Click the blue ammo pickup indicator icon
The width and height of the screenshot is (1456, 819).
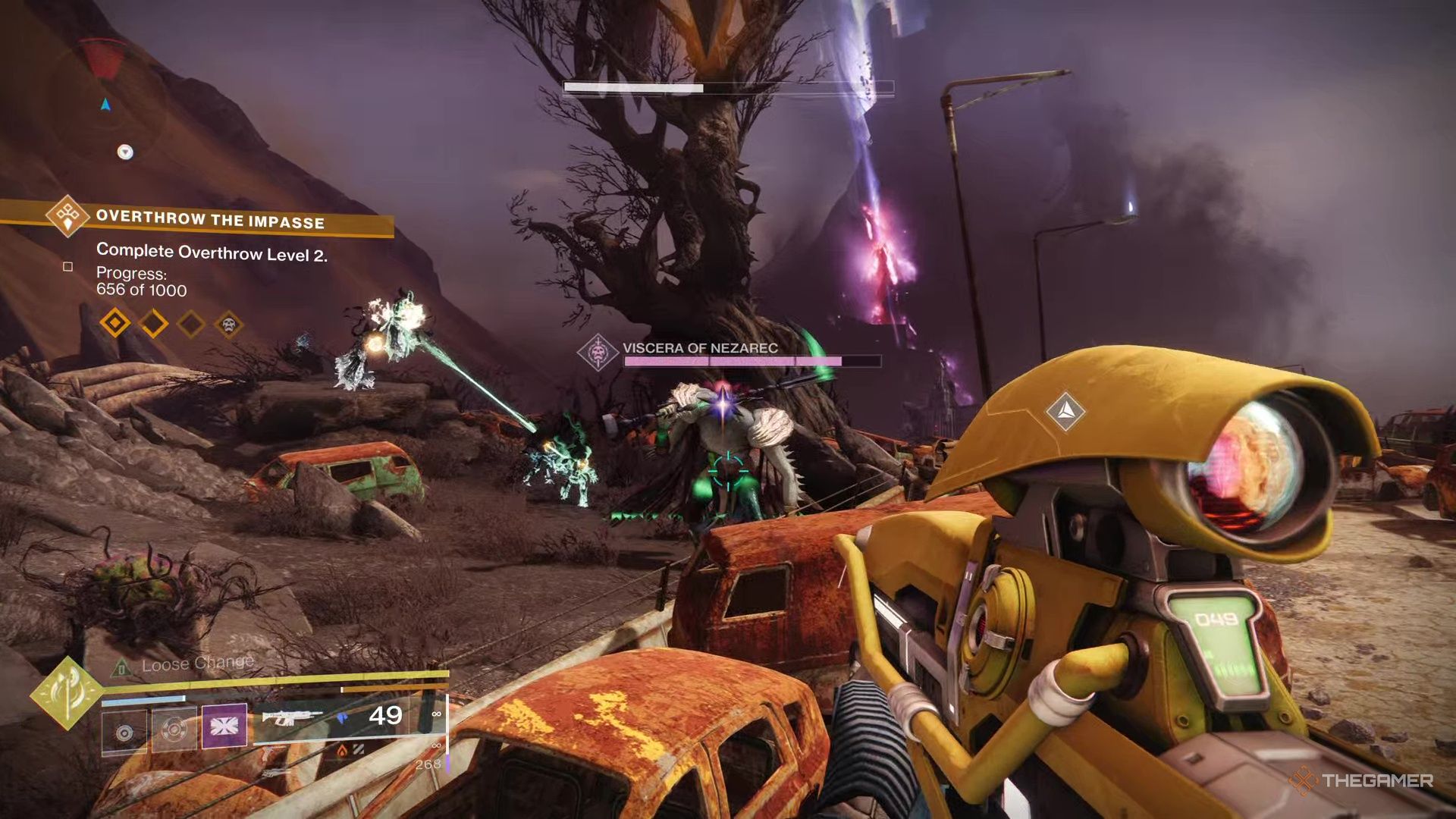coord(341,718)
